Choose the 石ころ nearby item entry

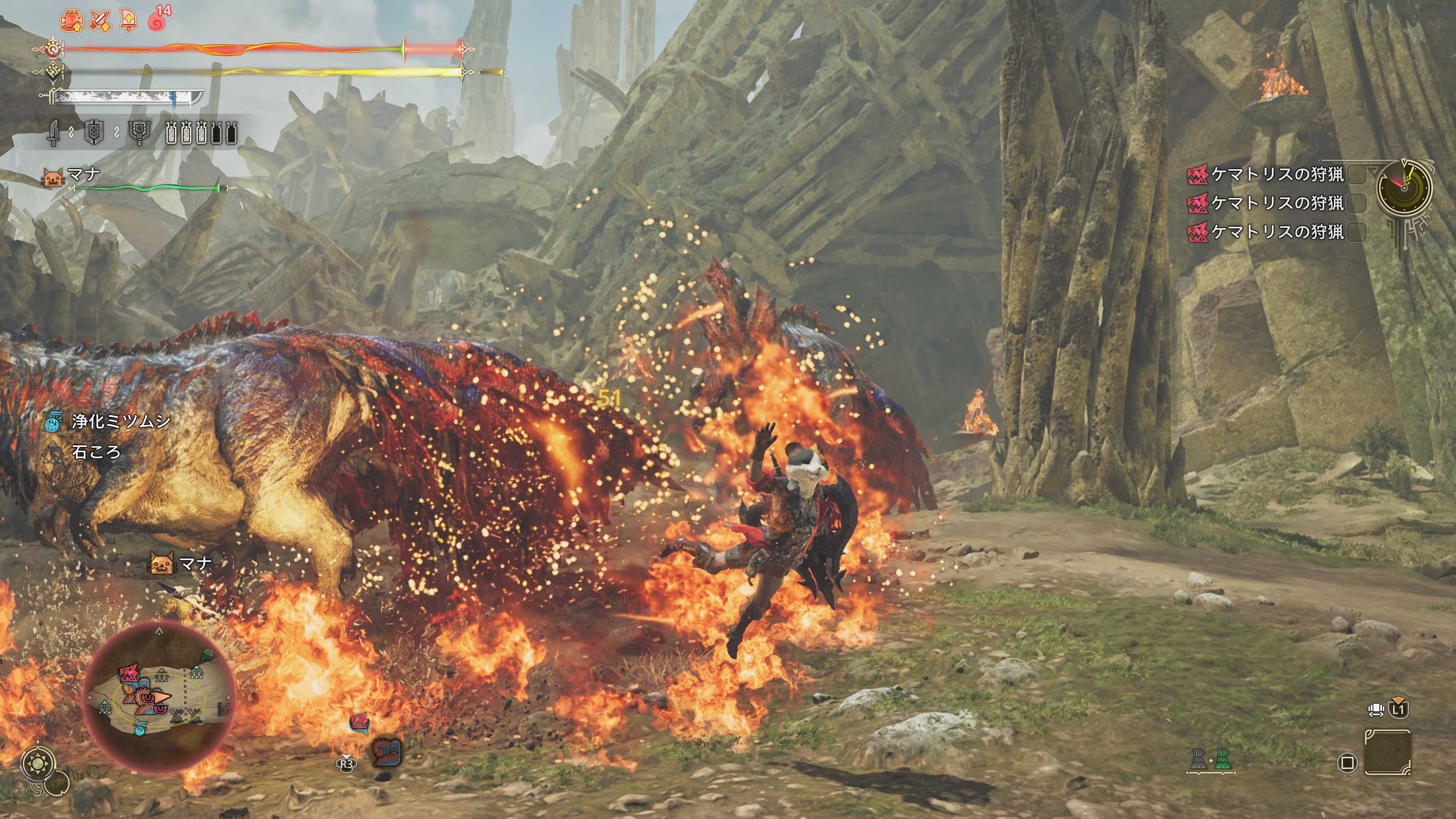click(96, 452)
